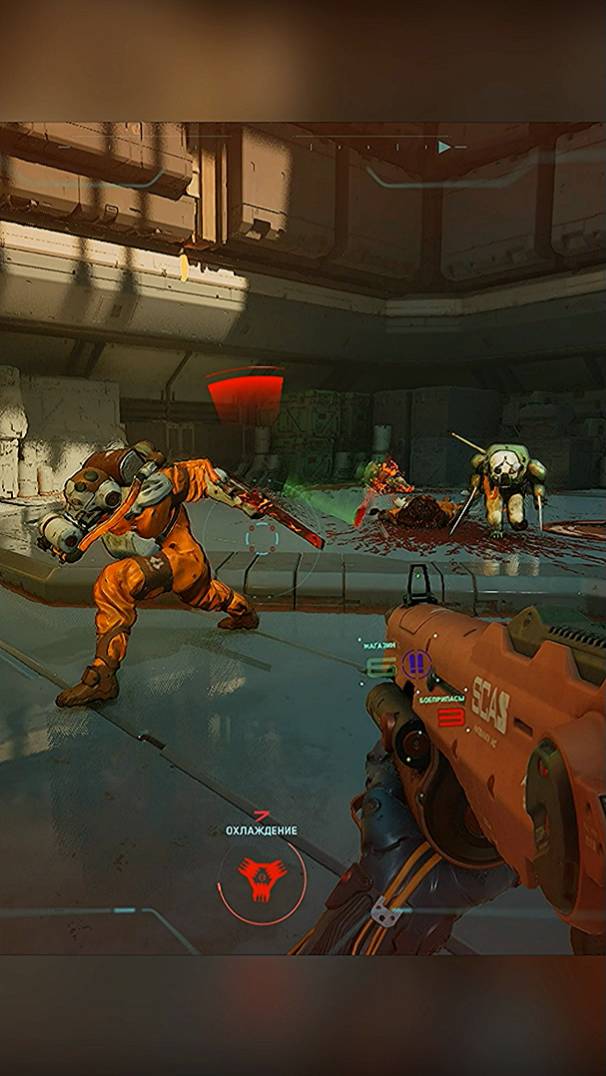This screenshot has width=606, height=1076.
Task: Click the purple double-exclamation warning icon
Action: click(x=416, y=662)
